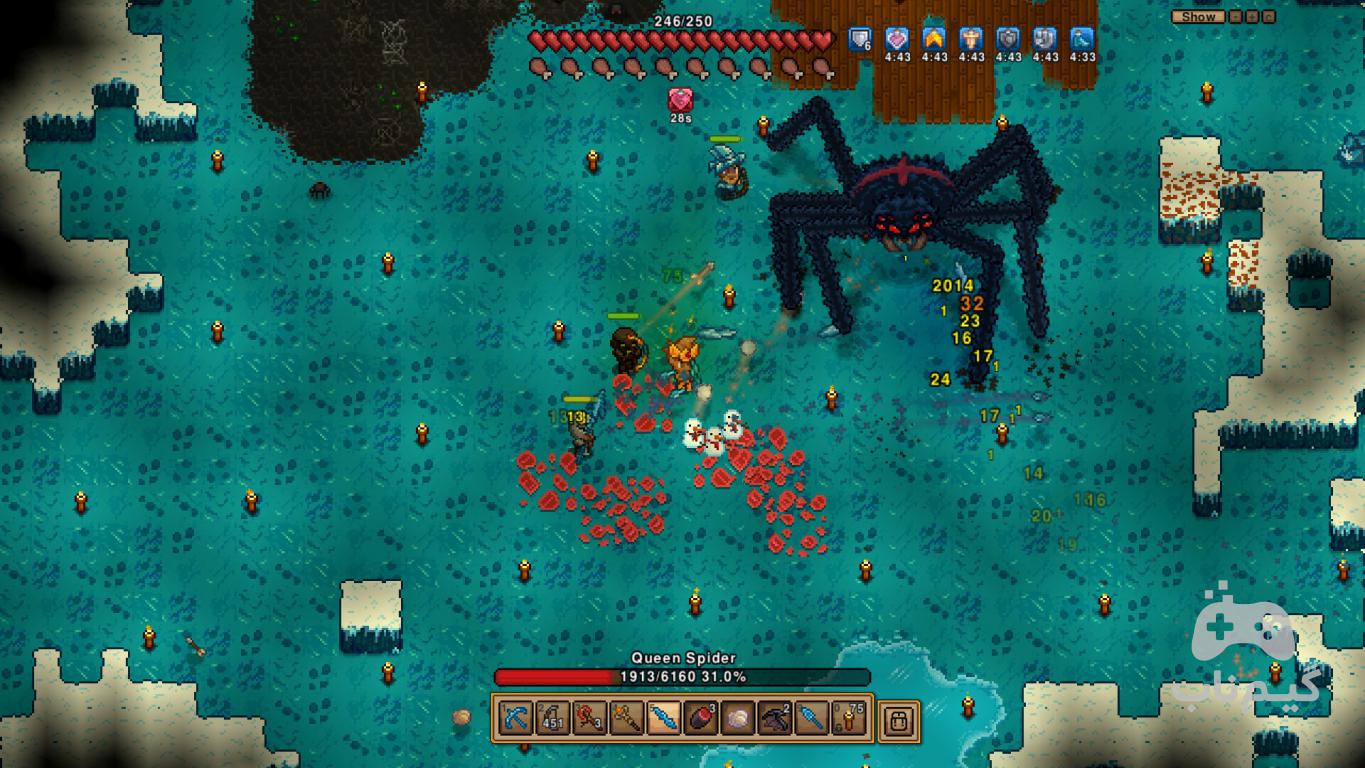This screenshot has width=1365, height=768.
Task: Choose the red staff hotbar slot
Action: 590,718
